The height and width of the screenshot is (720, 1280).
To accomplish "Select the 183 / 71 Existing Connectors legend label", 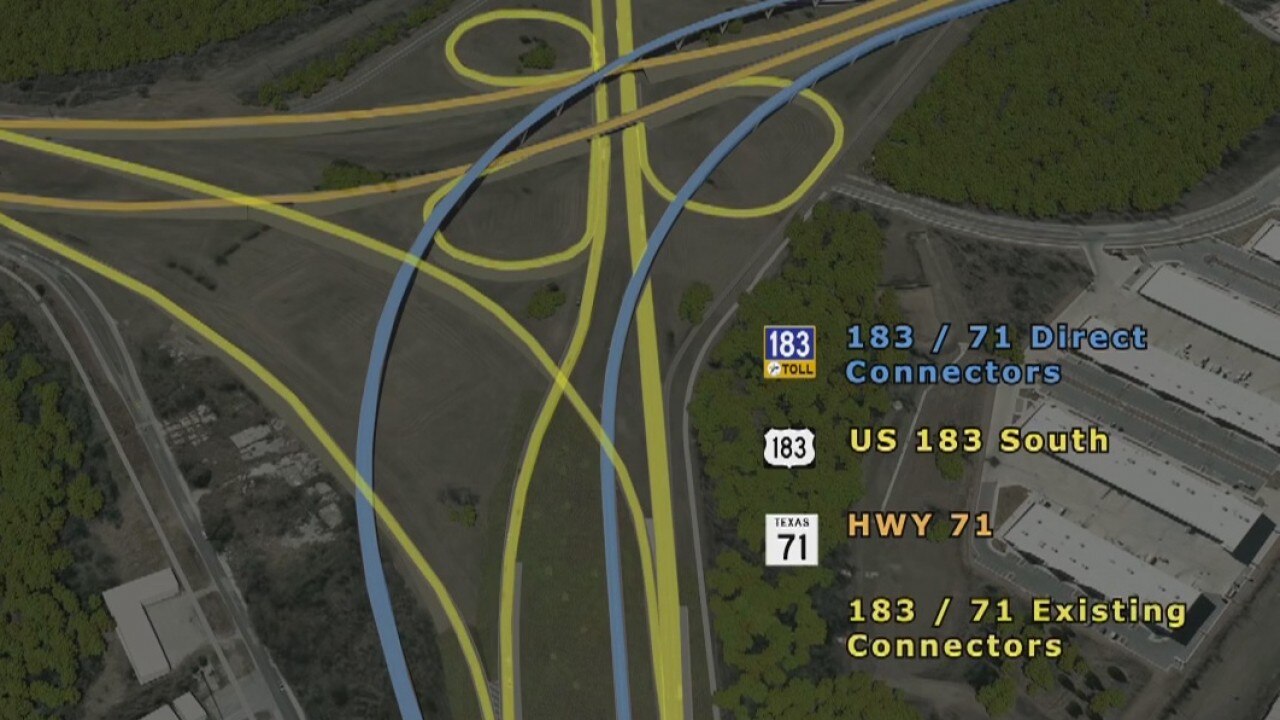I will (x=1017, y=628).
